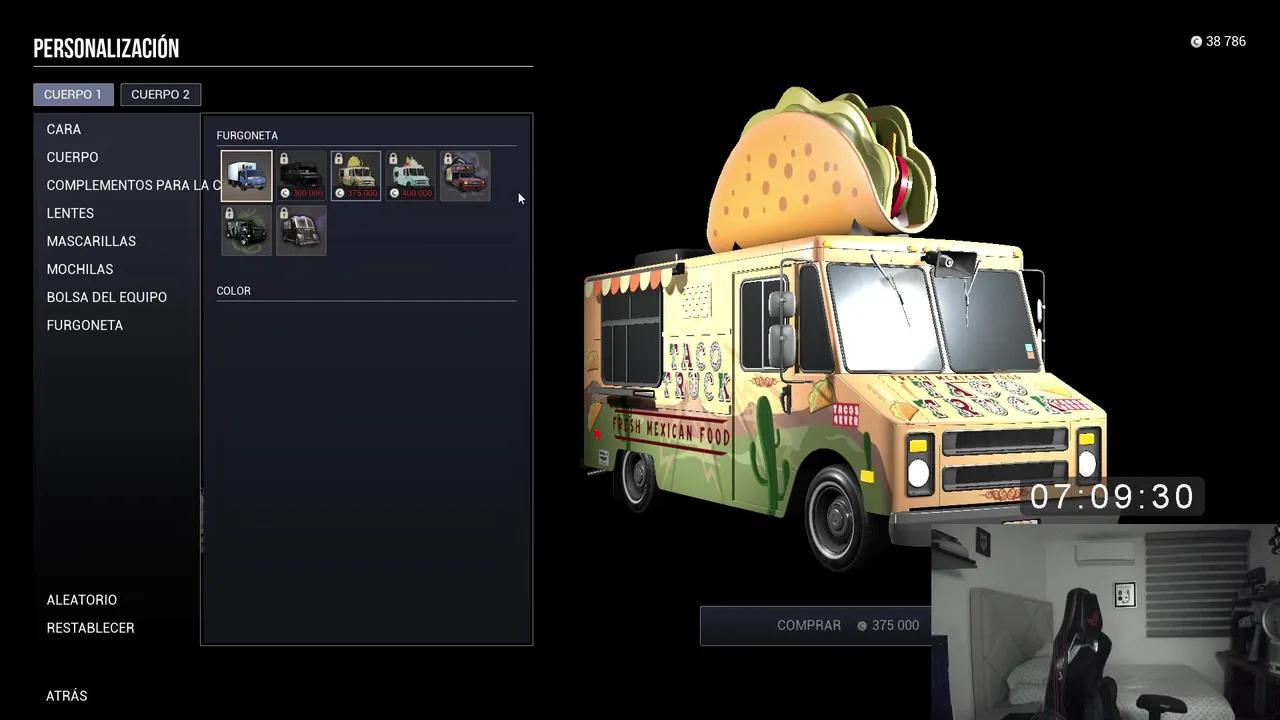Viewport: 1280px width, 720px height.
Task: Click RESTABLECER to reset changes
Action: (x=90, y=627)
